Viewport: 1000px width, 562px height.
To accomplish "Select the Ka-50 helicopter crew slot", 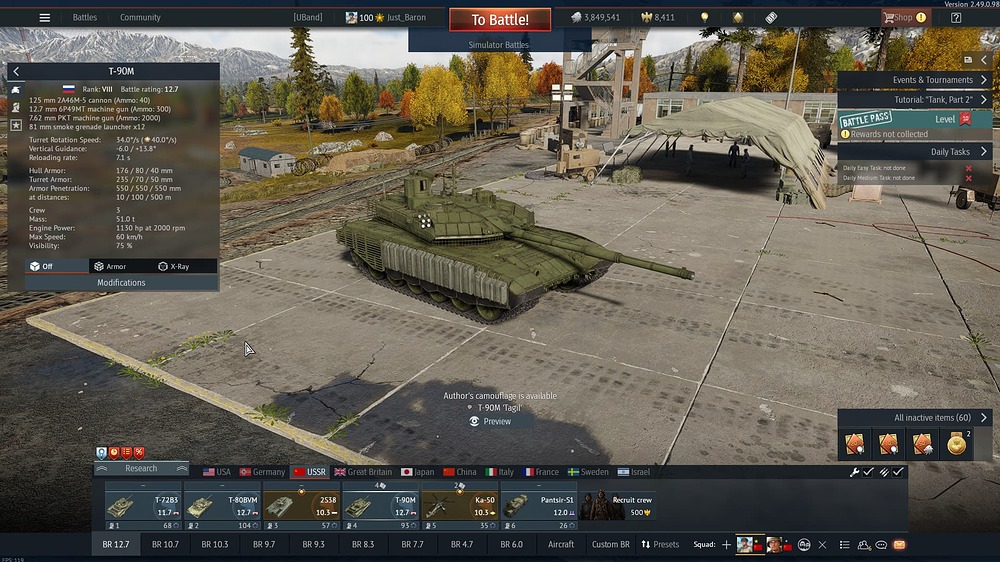I will click(x=459, y=506).
